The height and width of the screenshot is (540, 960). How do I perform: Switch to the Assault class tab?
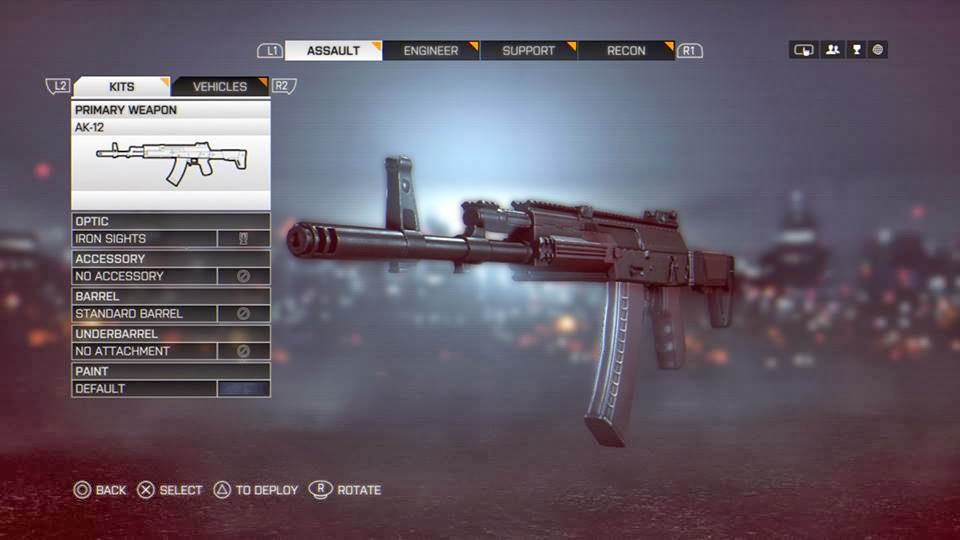point(333,50)
